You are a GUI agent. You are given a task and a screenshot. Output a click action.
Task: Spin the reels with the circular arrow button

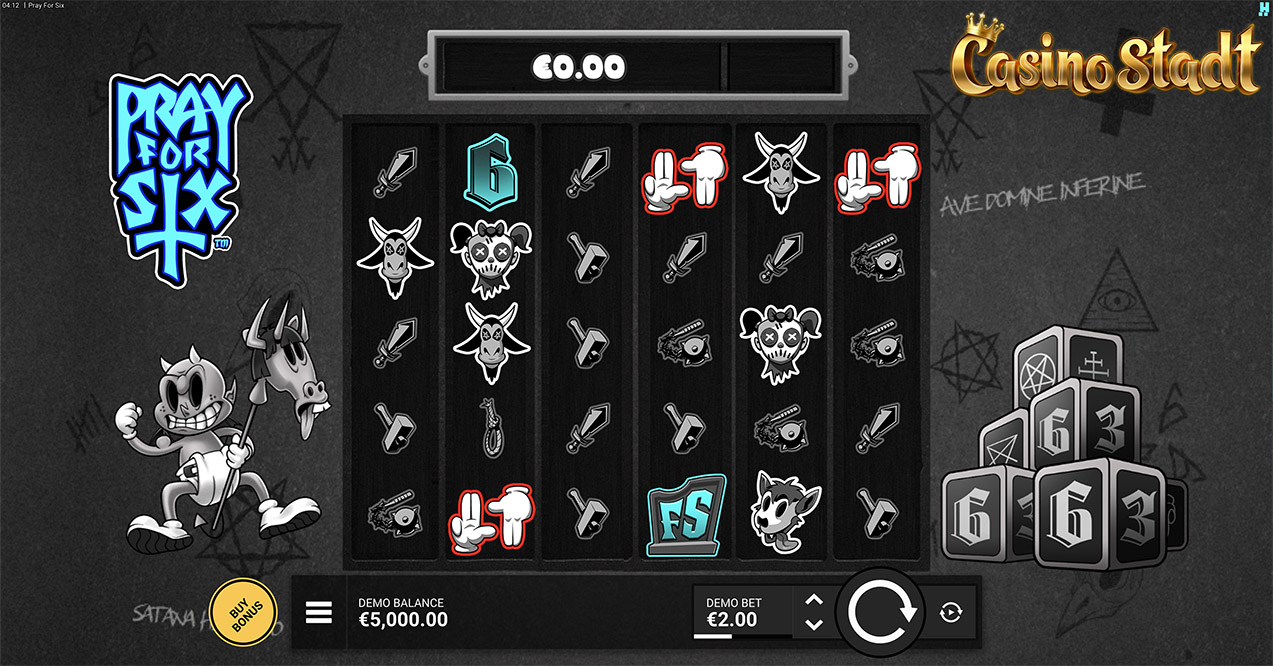(882, 612)
